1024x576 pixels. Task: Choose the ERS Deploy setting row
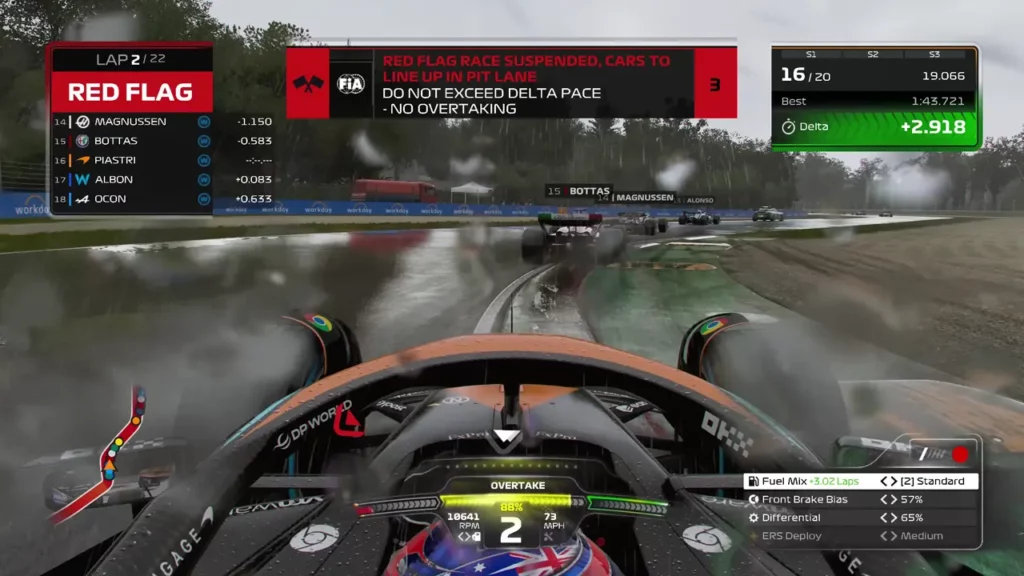(x=860, y=536)
